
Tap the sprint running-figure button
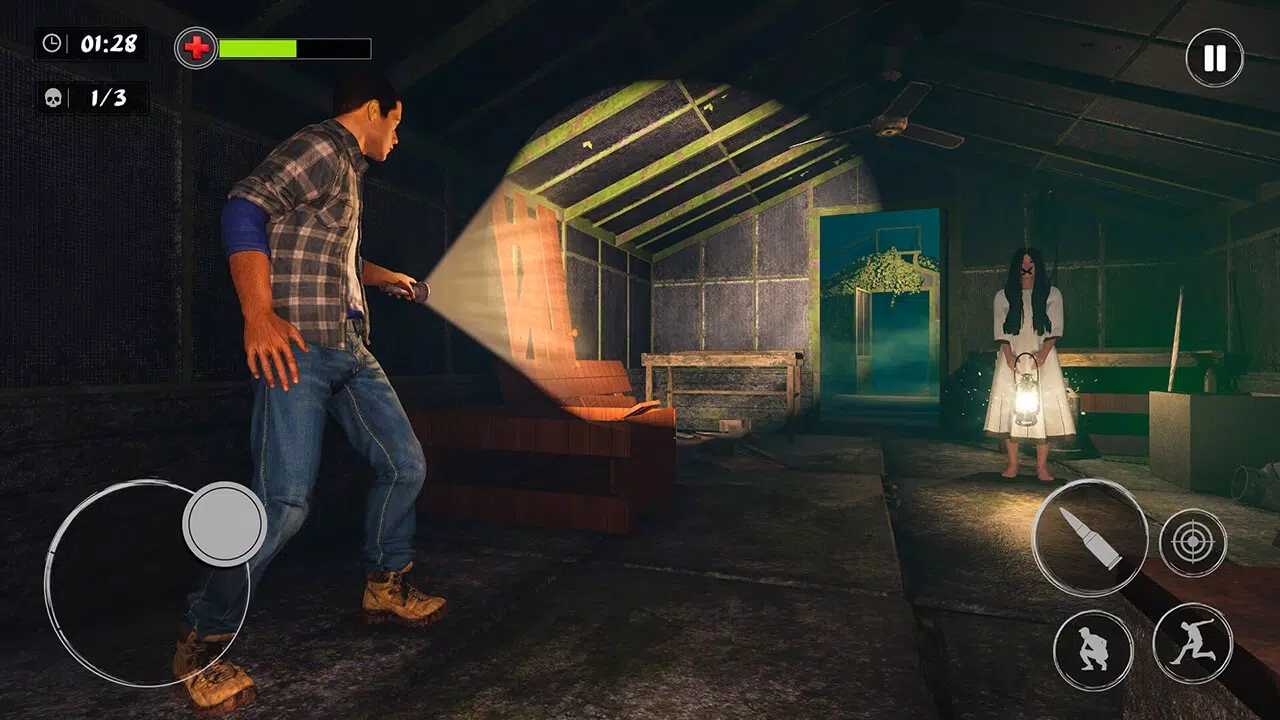pyautogui.click(x=1193, y=644)
